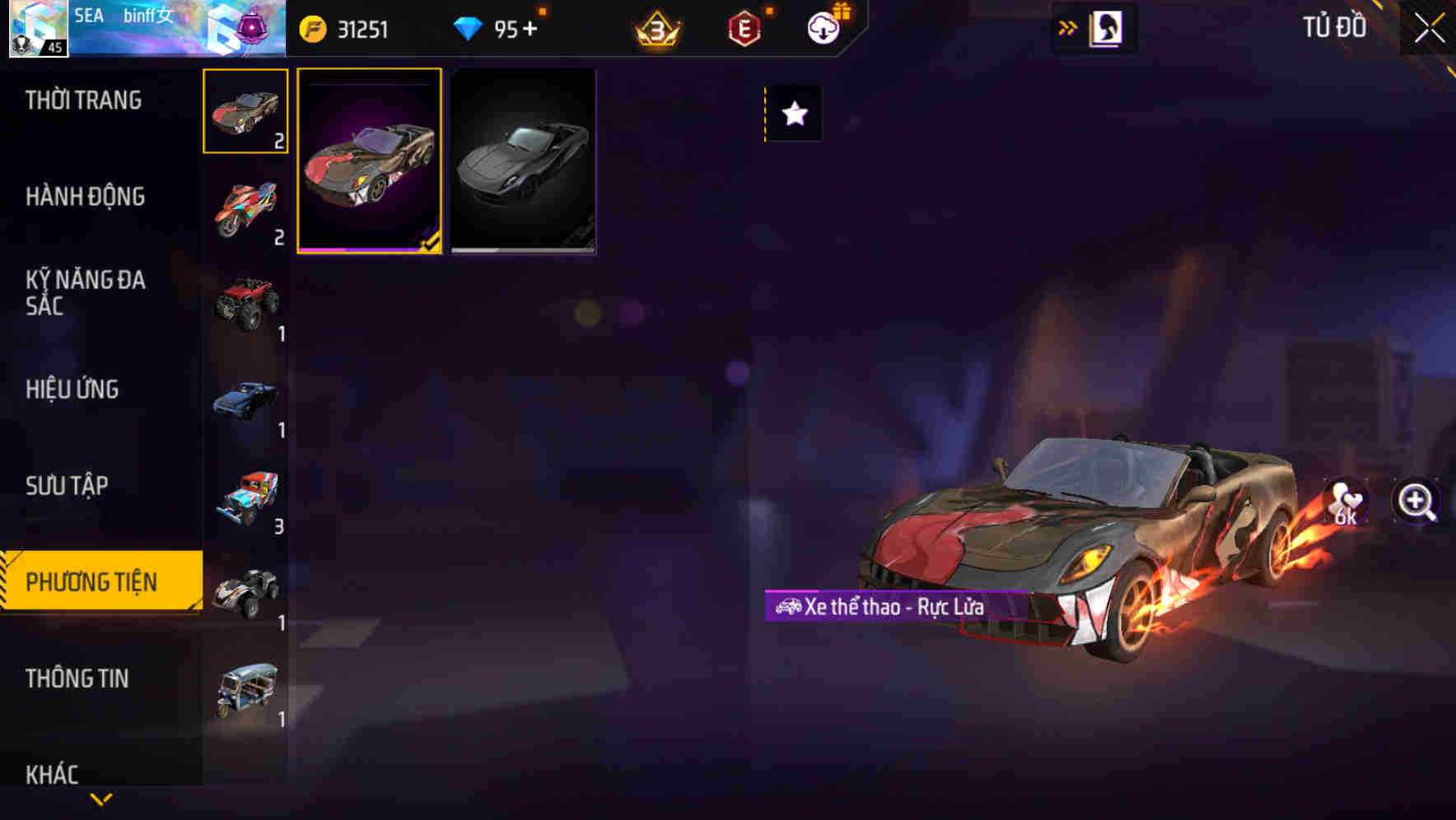The image size is (1456, 820).
Task: Collapse the top bar with double chevrons
Action: (x=1067, y=27)
